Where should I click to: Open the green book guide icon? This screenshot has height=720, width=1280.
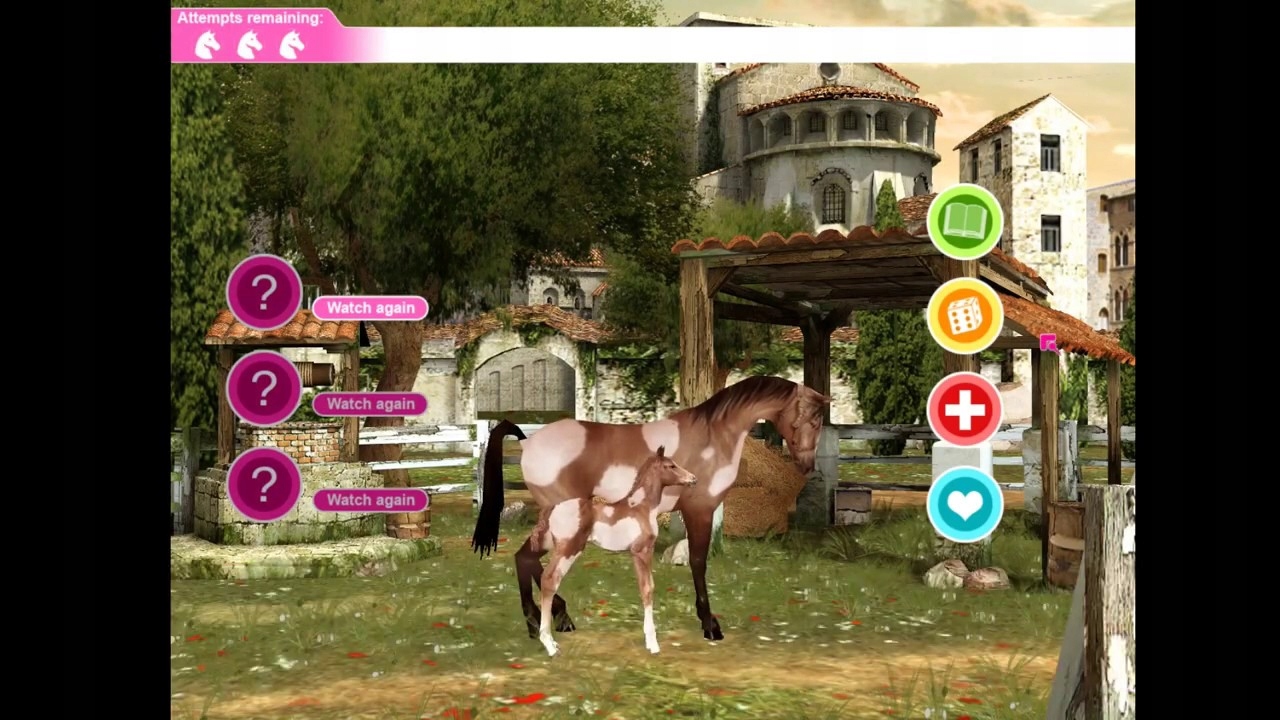click(964, 222)
